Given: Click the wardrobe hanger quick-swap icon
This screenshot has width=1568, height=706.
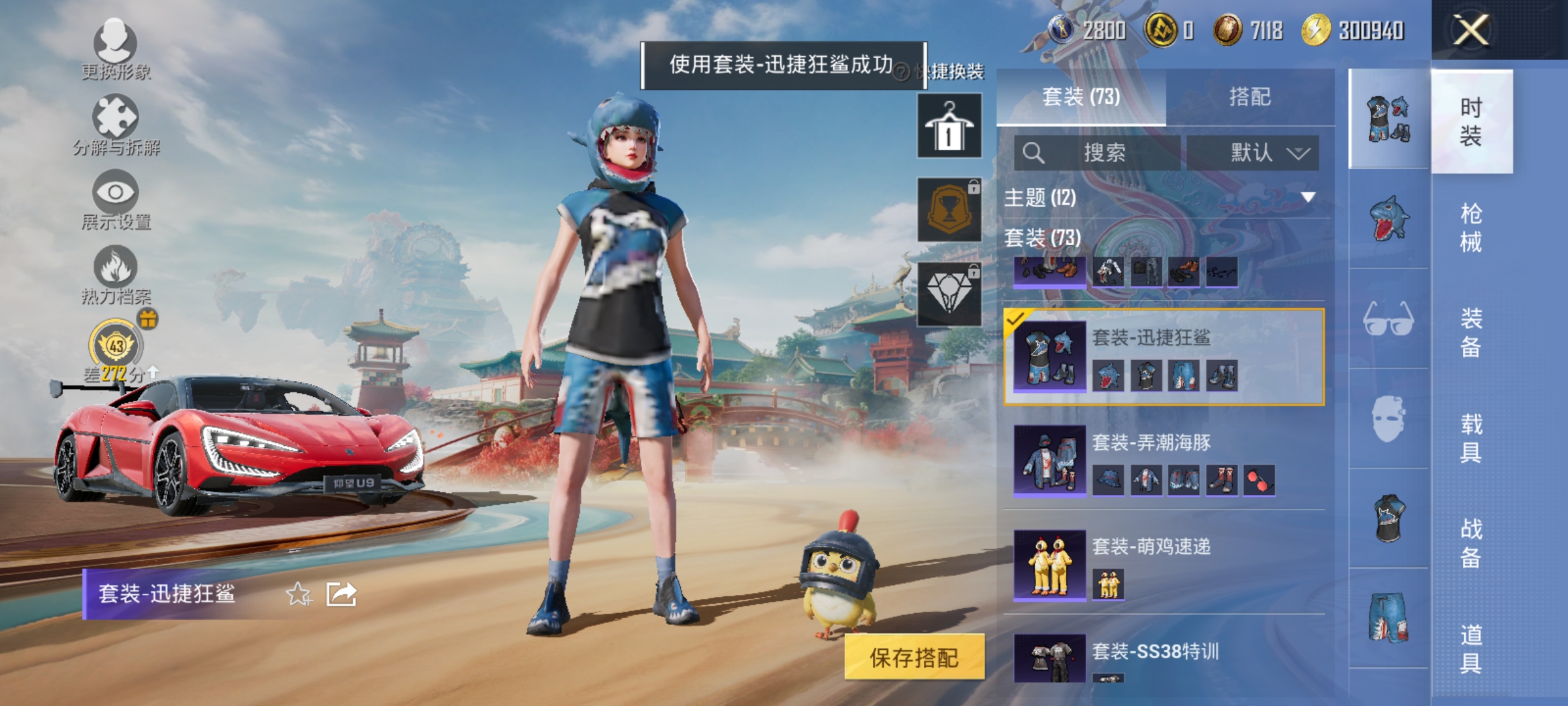Looking at the screenshot, I should [x=949, y=126].
